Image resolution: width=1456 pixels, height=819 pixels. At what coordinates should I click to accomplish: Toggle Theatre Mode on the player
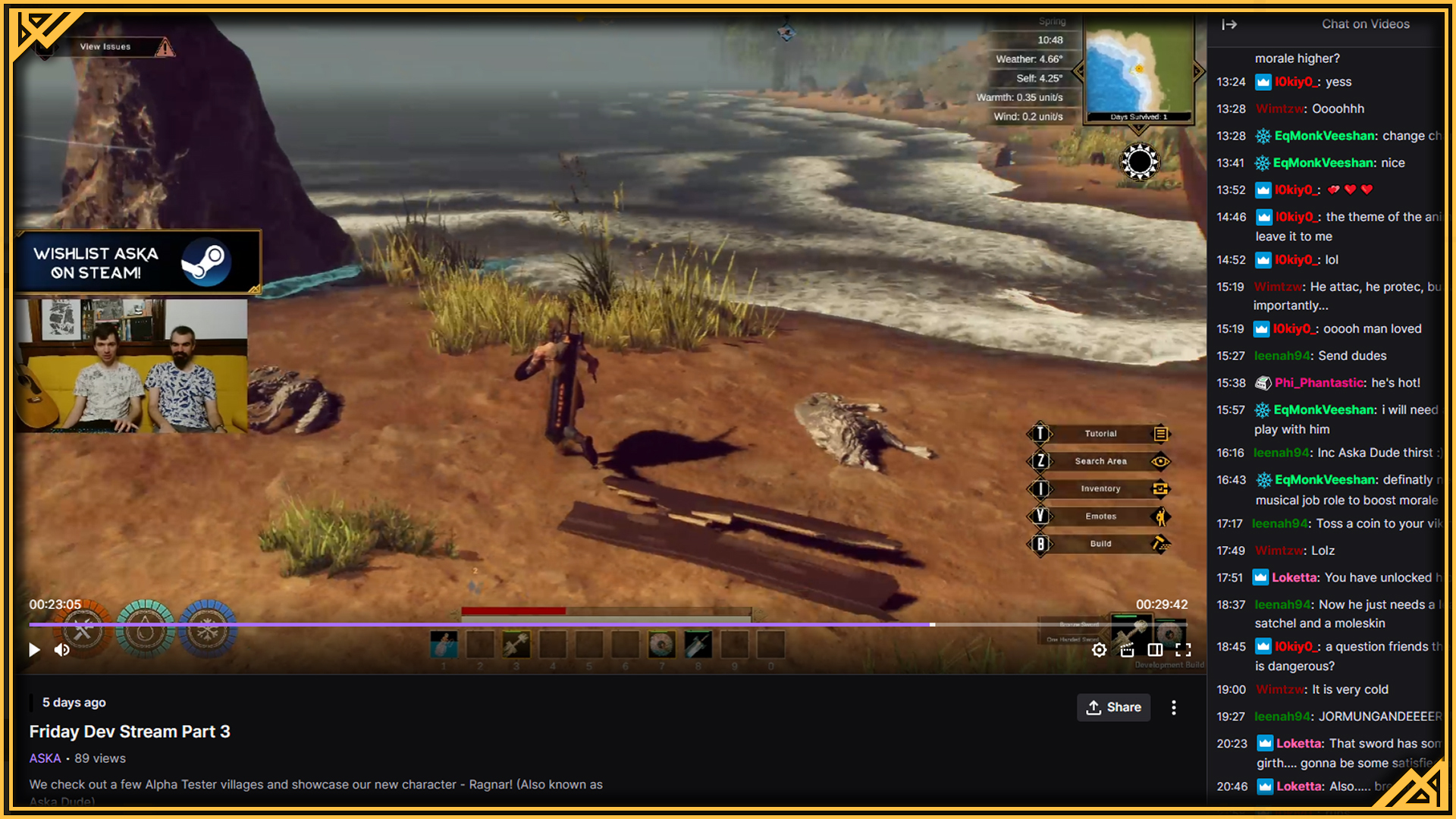[1155, 650]
